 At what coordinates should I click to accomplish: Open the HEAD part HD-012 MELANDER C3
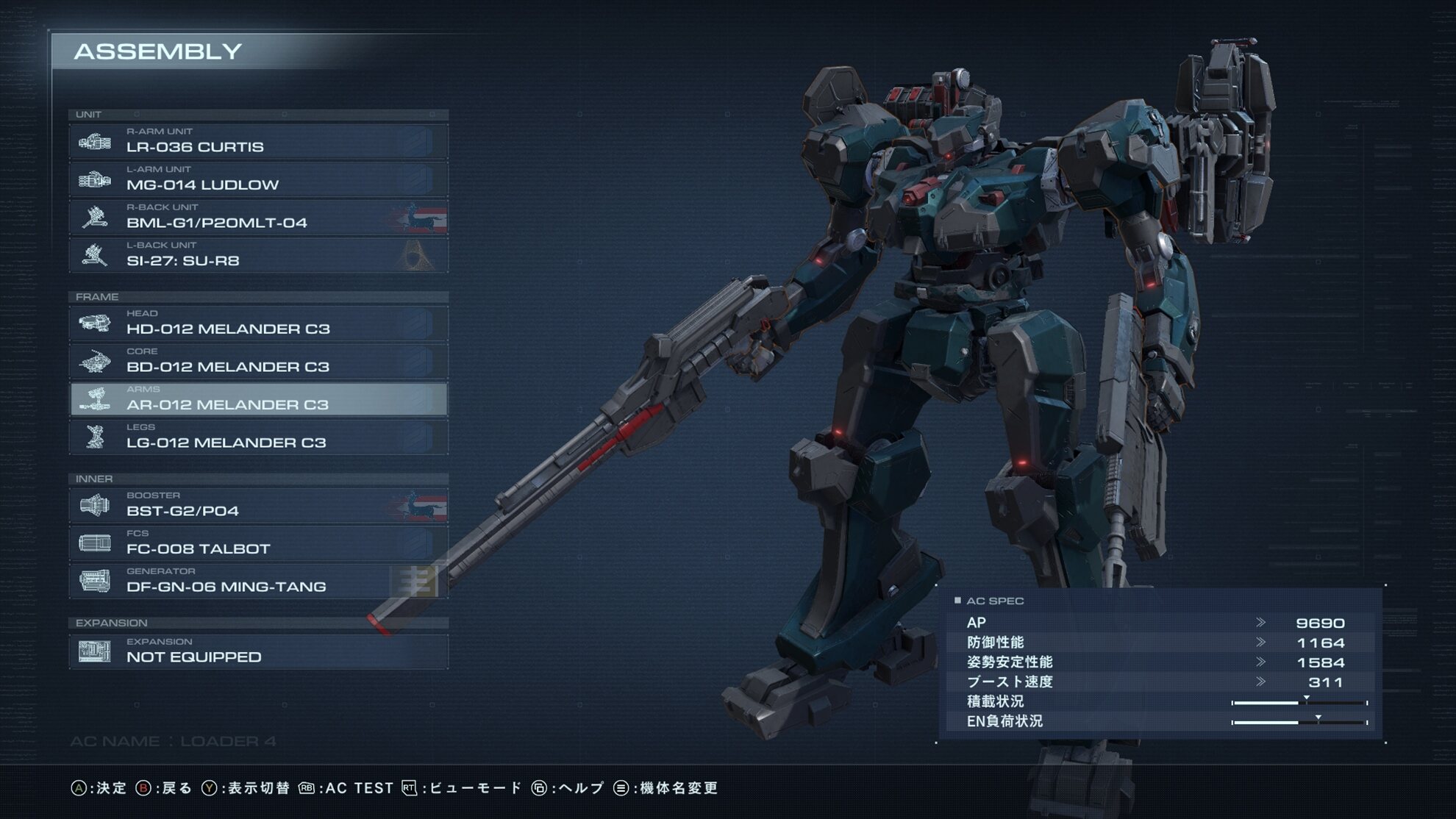(x=258, y=323)
